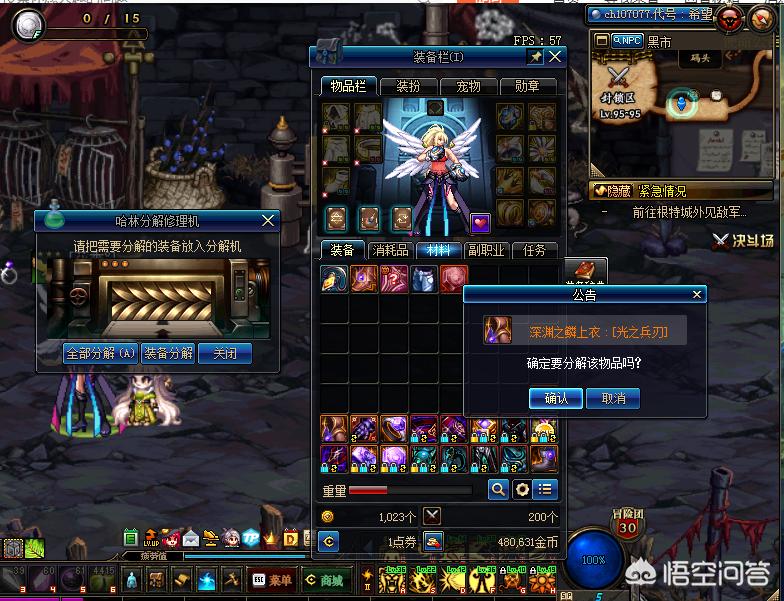Pin the 装备栏 inventory window
Image resolution: width=784 pixels, height=601 pixels.
535,57
